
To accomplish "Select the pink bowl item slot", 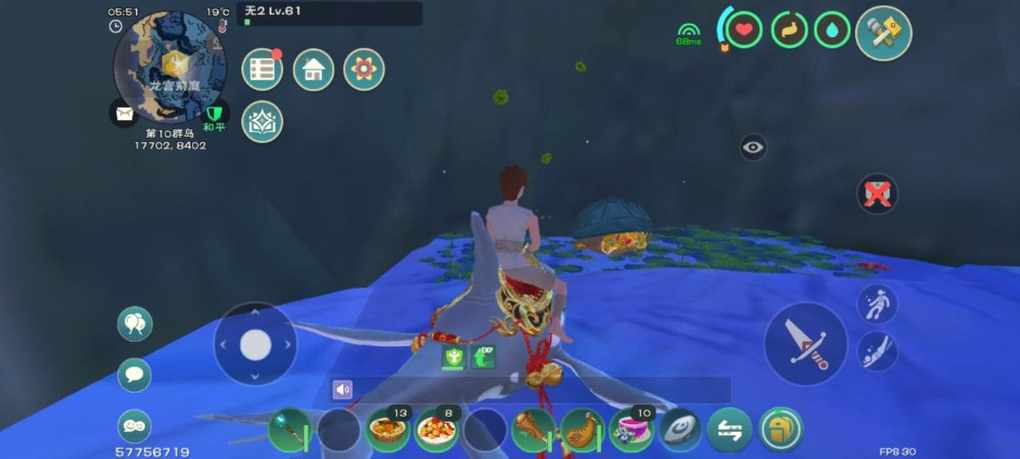I will click(x=631, y=431).
